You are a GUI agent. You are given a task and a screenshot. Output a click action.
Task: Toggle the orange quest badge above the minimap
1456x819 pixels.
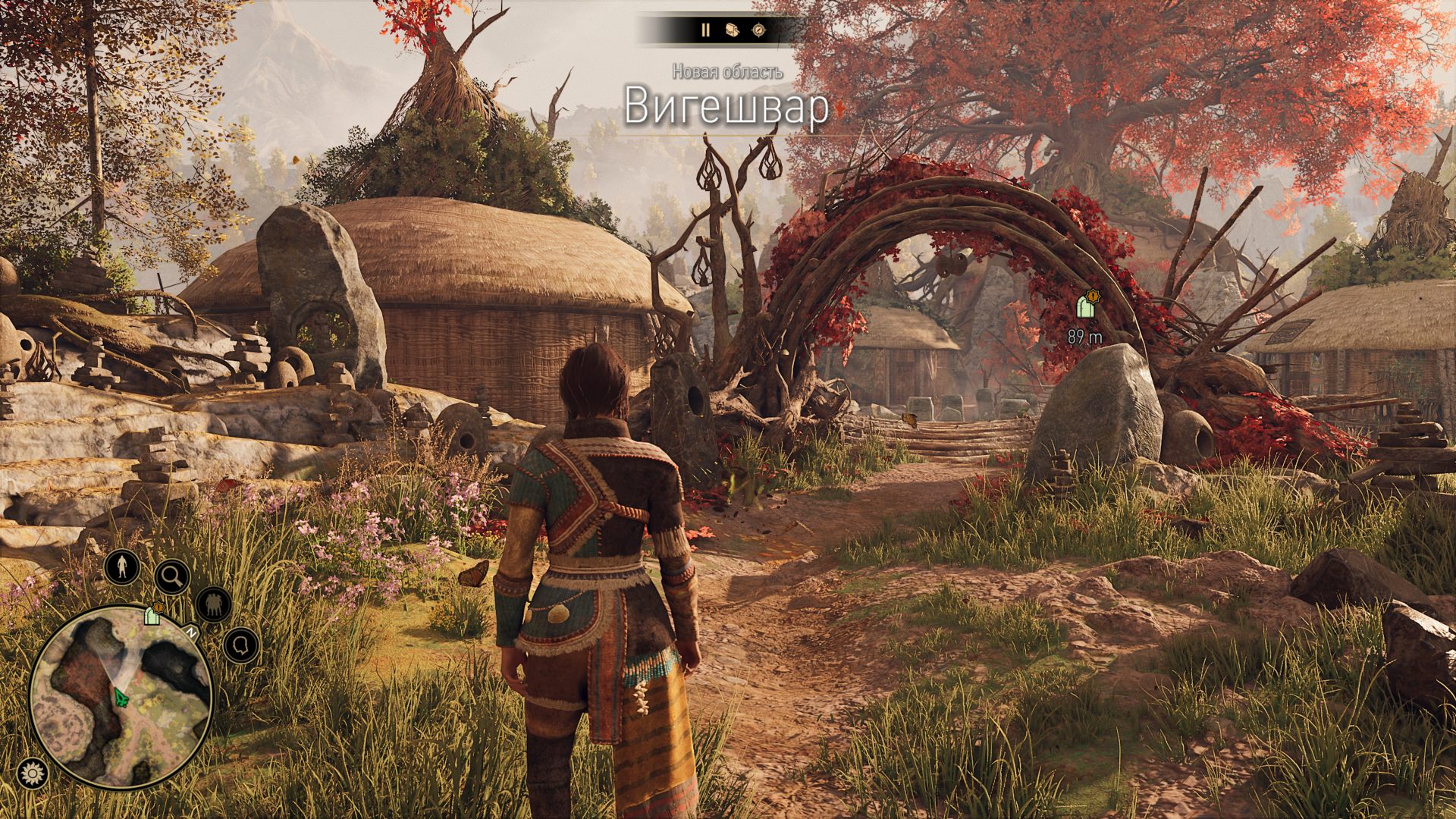(x=158, y=607)
